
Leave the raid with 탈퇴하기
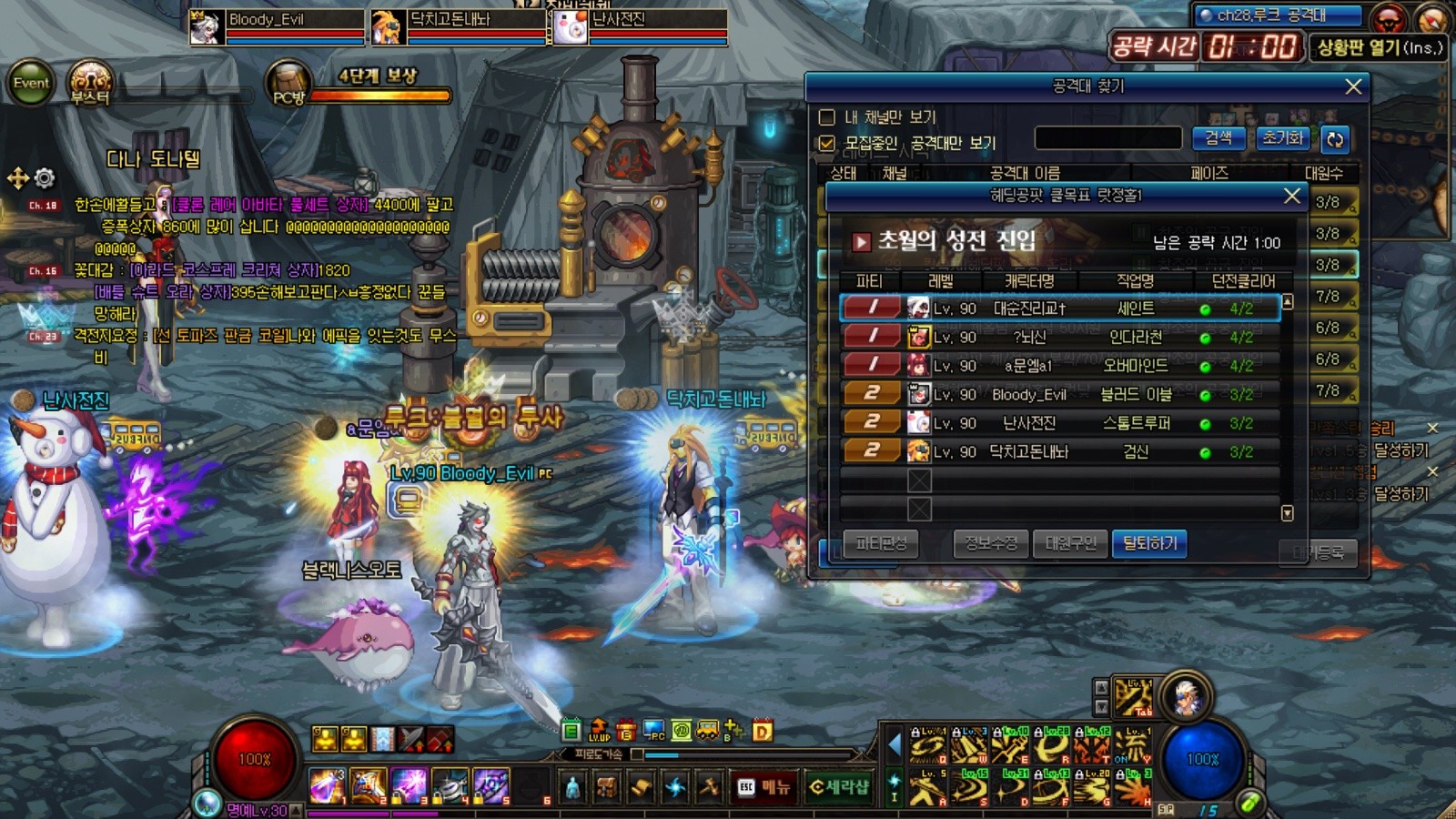pyautogui.click(x=1149, y=544)
